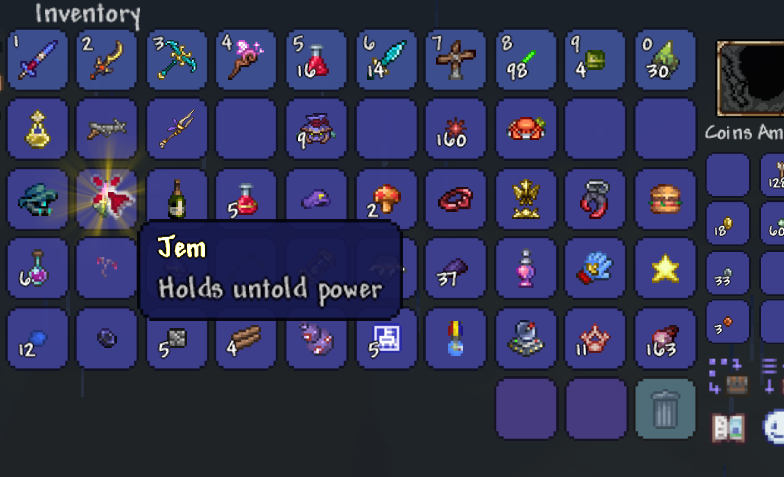The image size is (784, 477).
Task: Pick the golden curved blade in slot 2
Action: [x=107, y=60]
